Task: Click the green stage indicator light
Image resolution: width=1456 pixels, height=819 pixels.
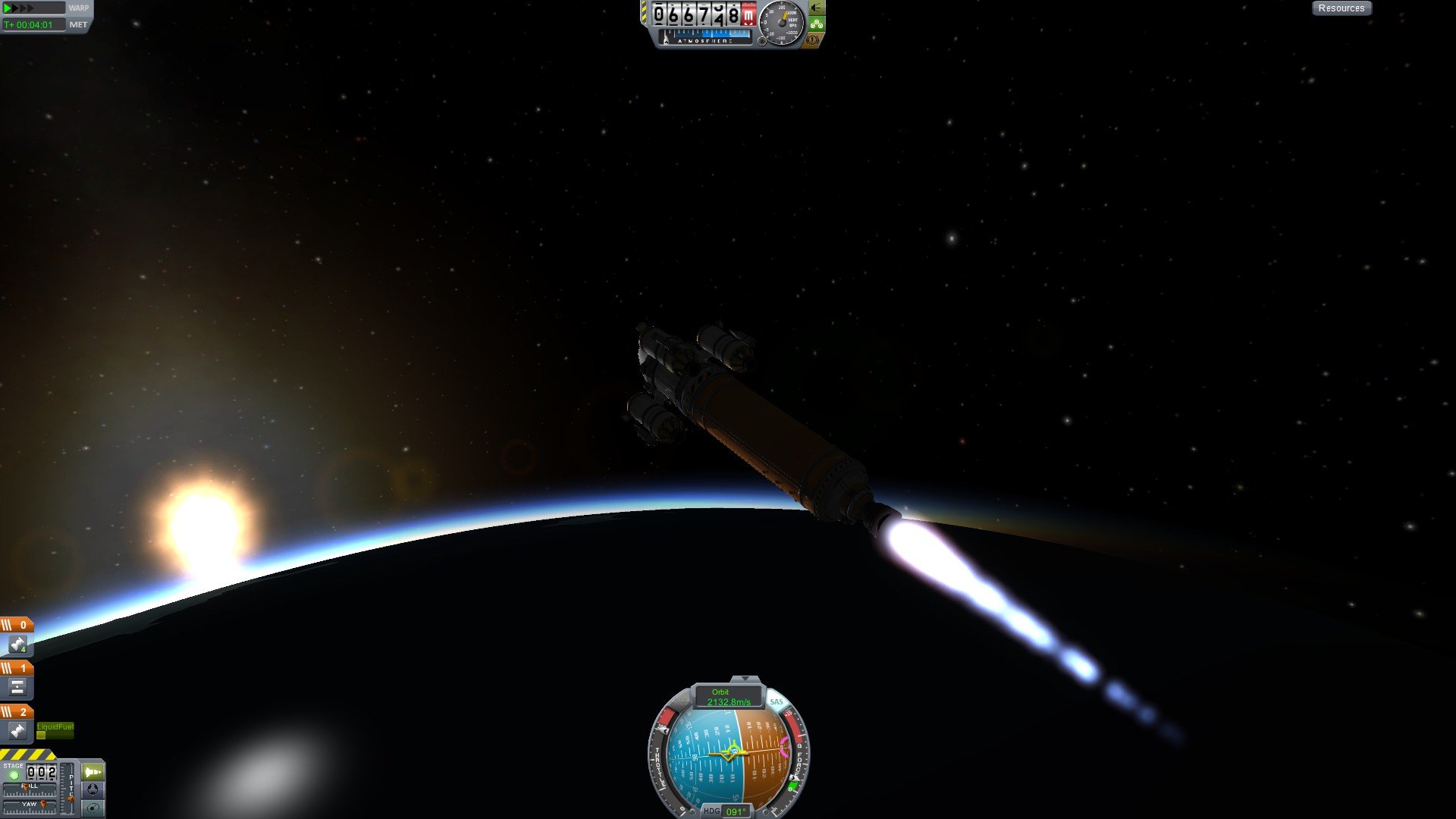Action: coord(13,775)
